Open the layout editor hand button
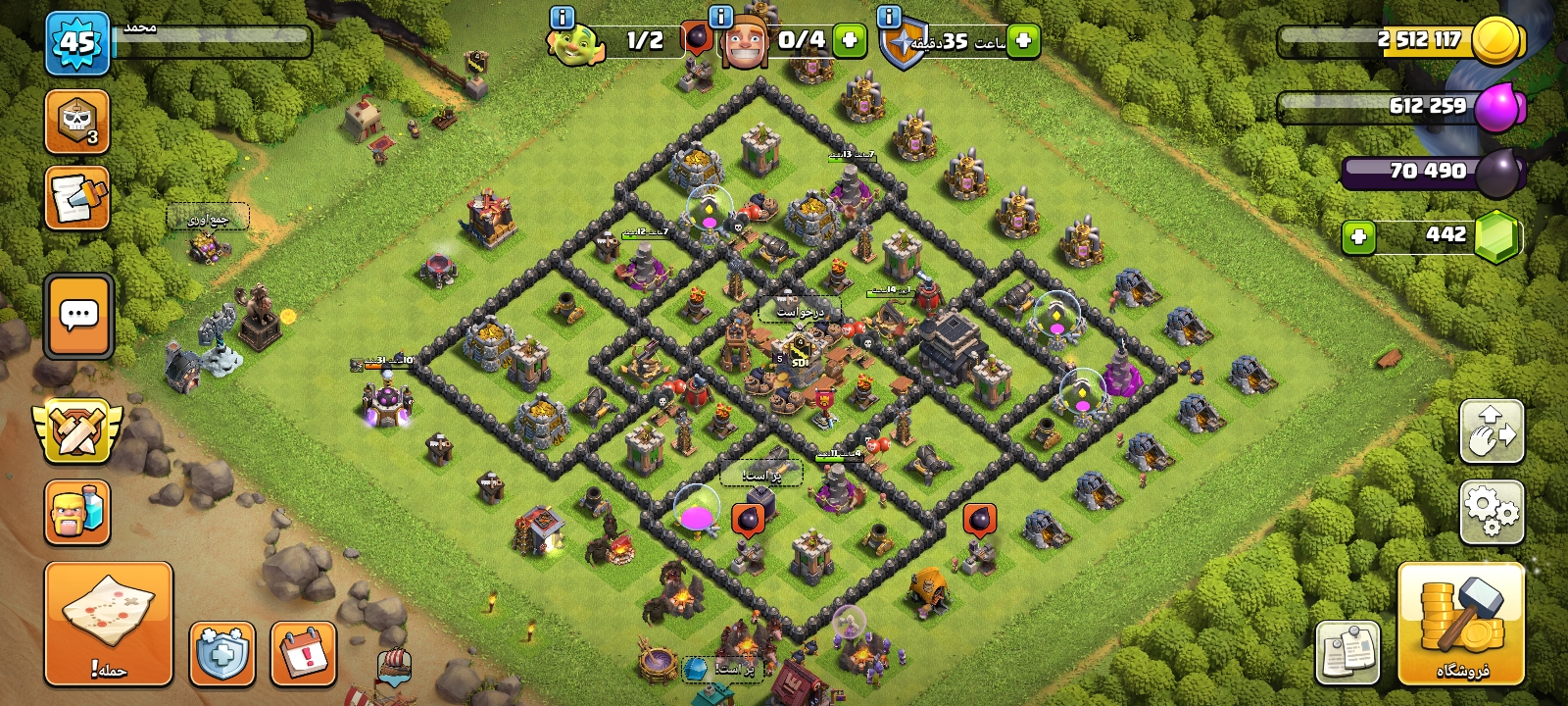The width and height of the screenshot is (1568, 706). (x=1492, y=430)
